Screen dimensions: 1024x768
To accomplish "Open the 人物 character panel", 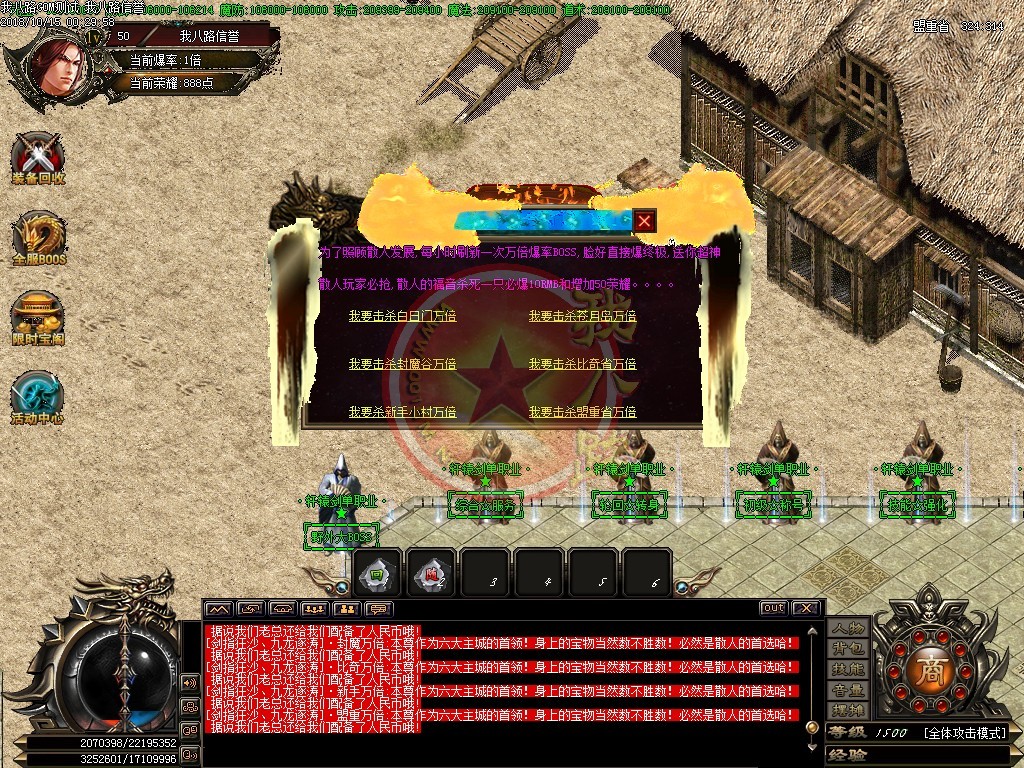I will [x=847, y=628].
